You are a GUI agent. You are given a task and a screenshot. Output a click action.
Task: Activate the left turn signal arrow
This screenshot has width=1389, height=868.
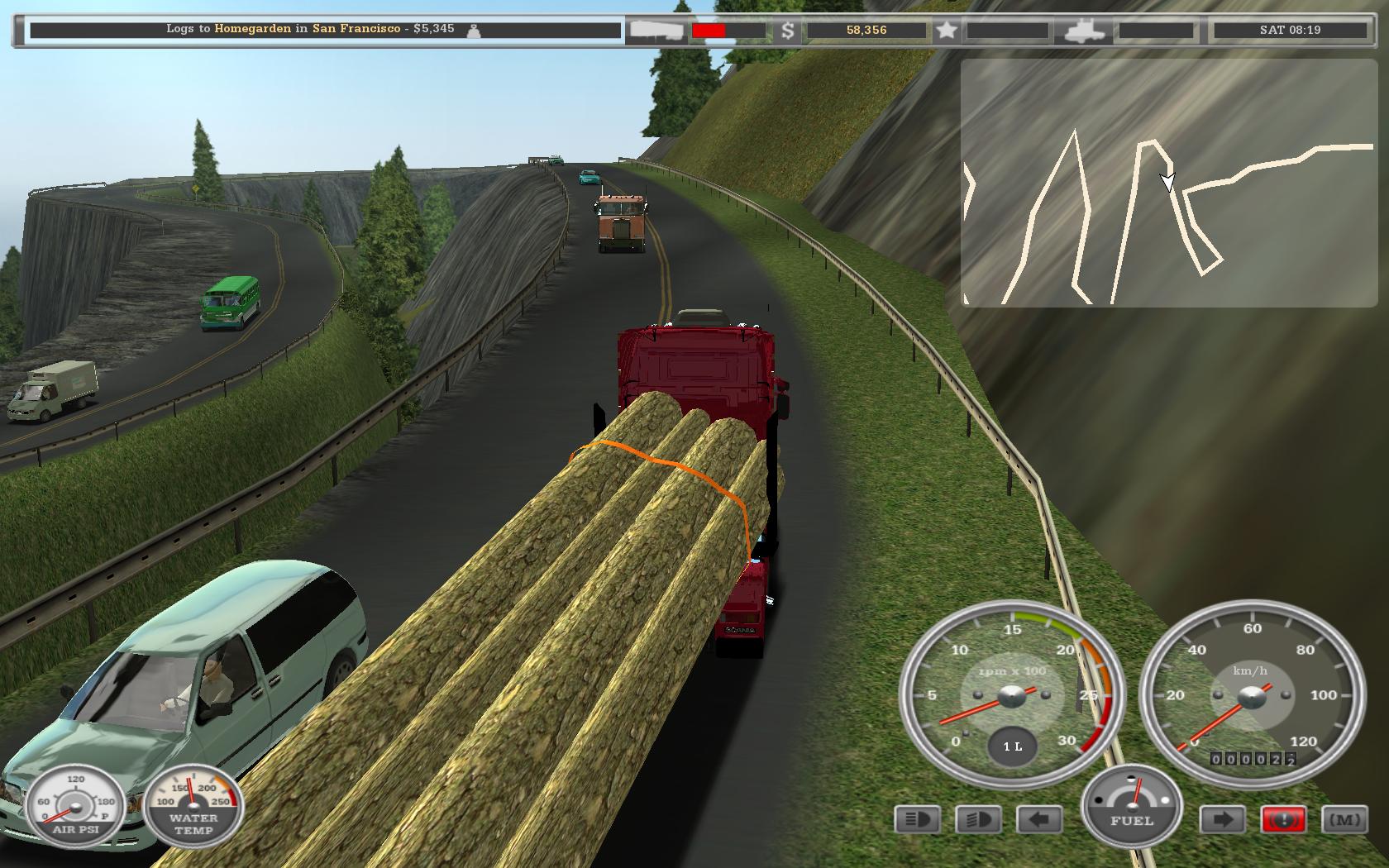(x=1039, y=820)
